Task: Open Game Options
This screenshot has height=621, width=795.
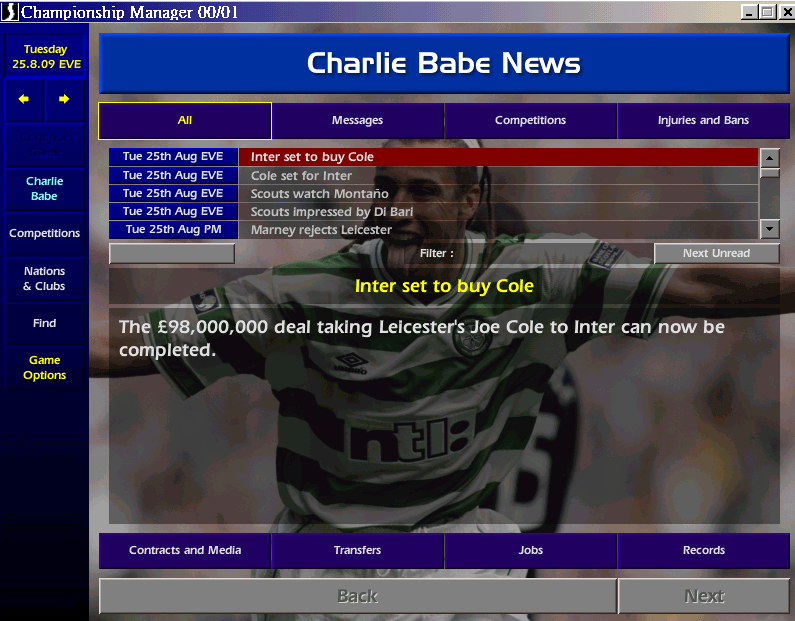Action: (44, 368)
